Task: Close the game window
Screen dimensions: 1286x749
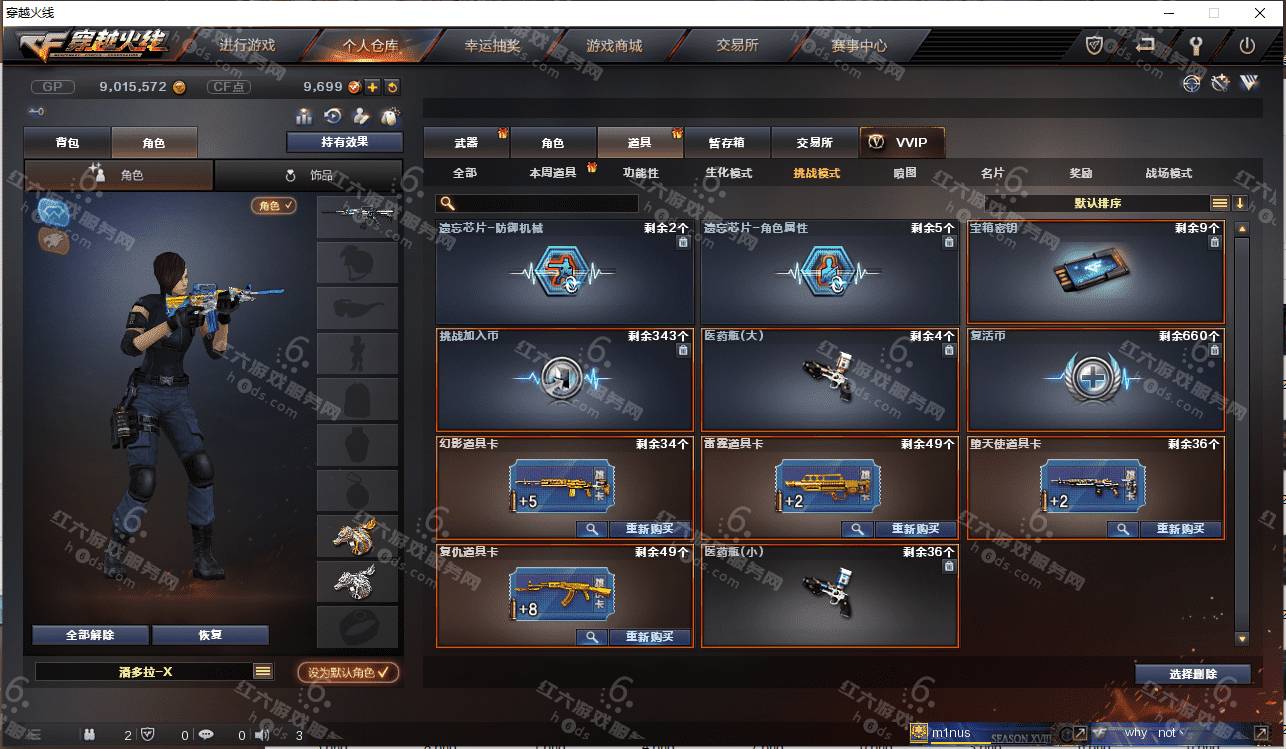Action: point(1260,13)
